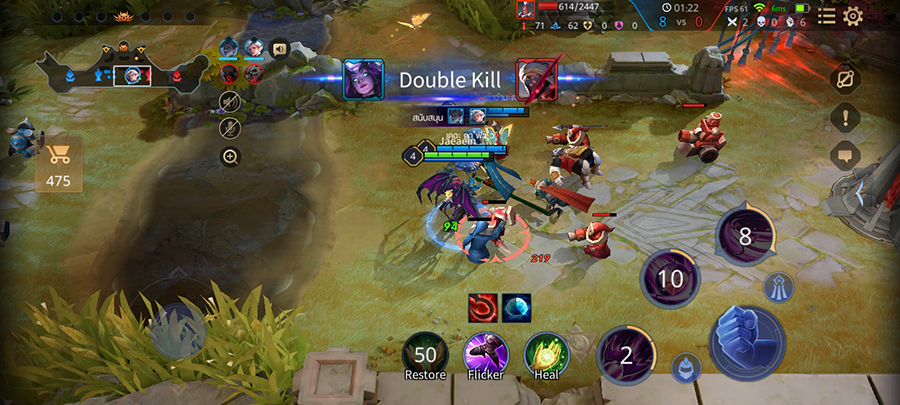900x405 pixels.
Task: Target minions with the minion attack button
Action: point(686,367)
